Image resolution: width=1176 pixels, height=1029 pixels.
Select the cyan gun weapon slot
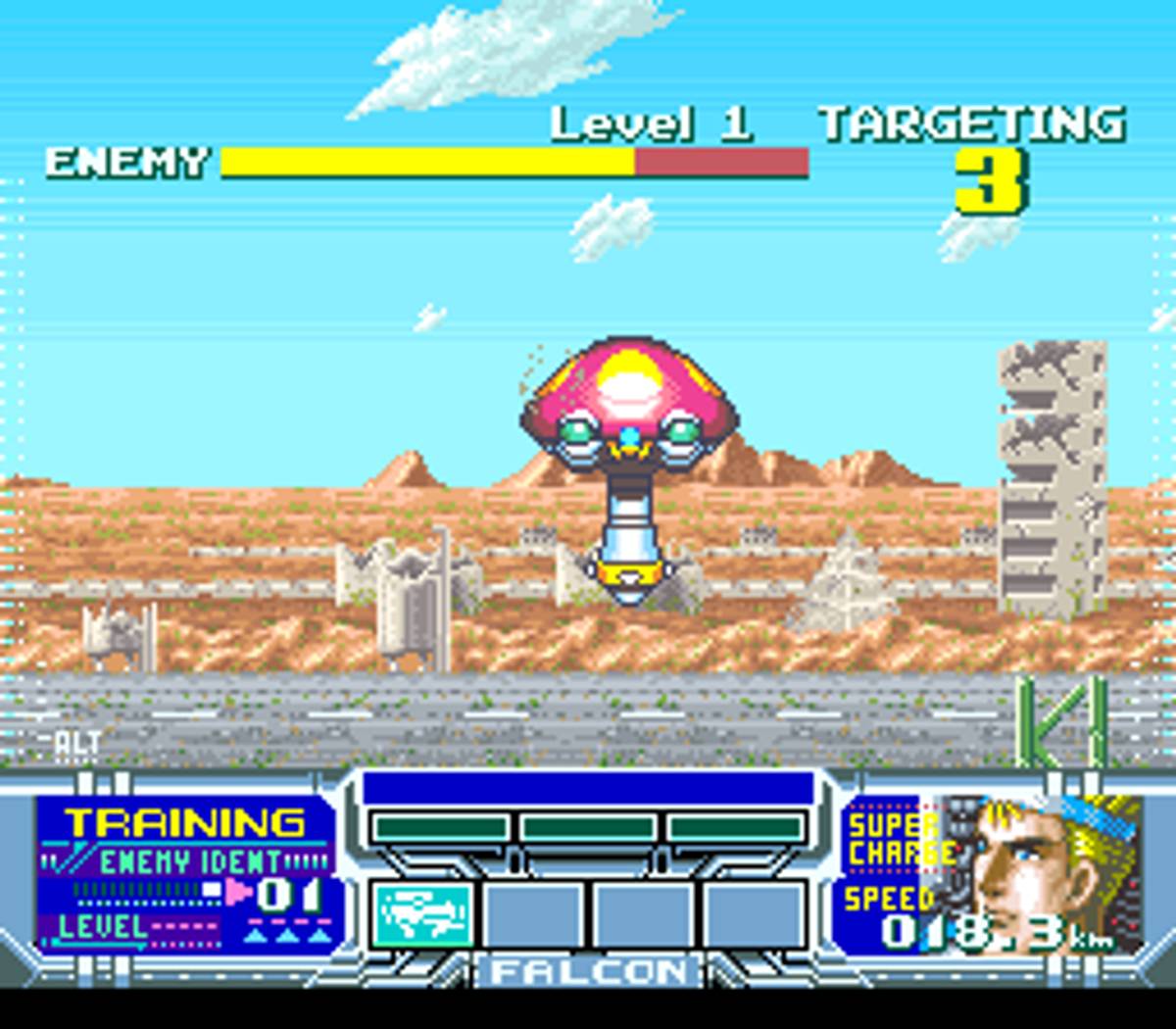coord(422,913)
